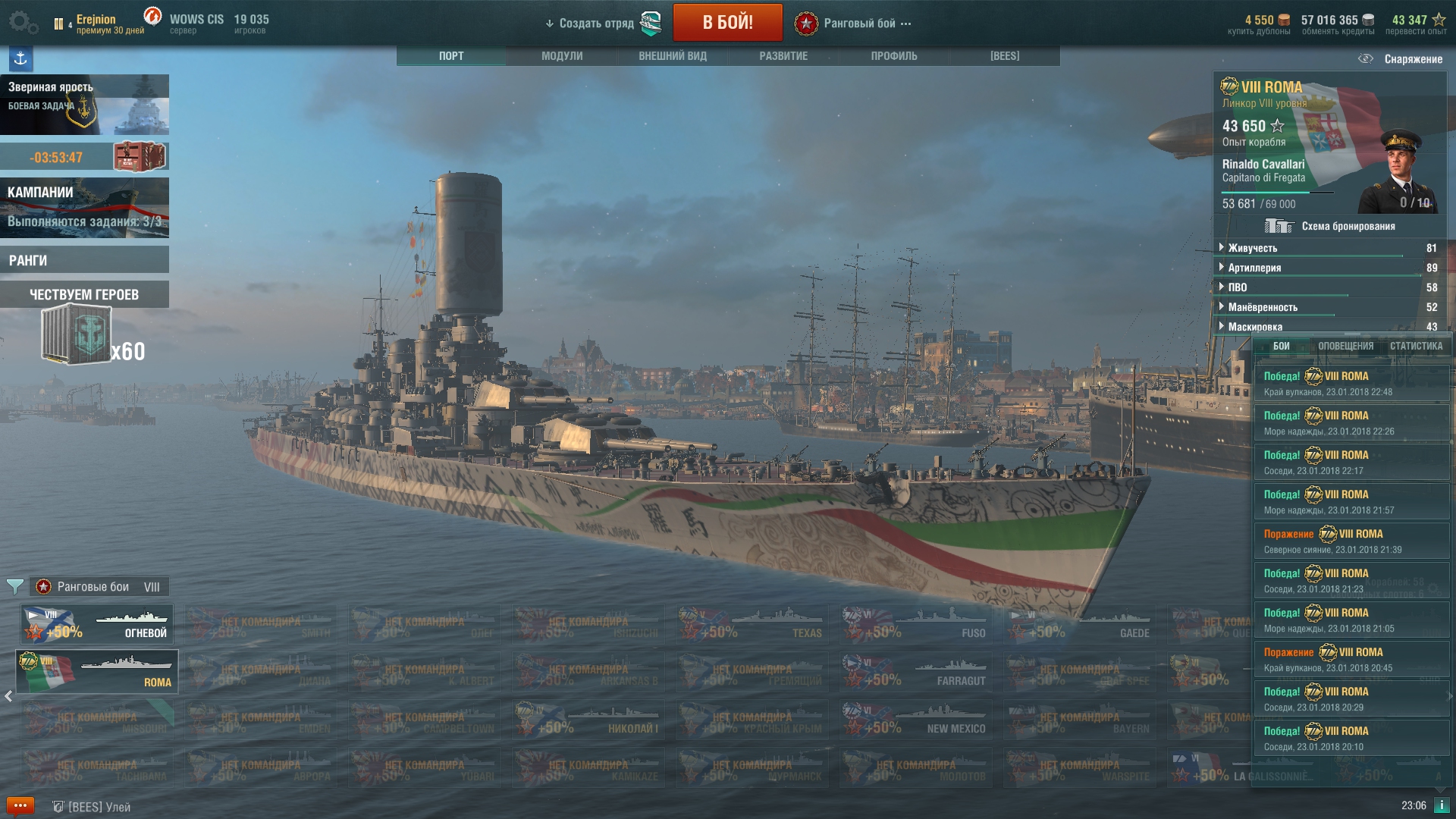Screen dimensions: 1456x819
Task: Show the ПРОФИЛЬ tab
Action: 894,56
